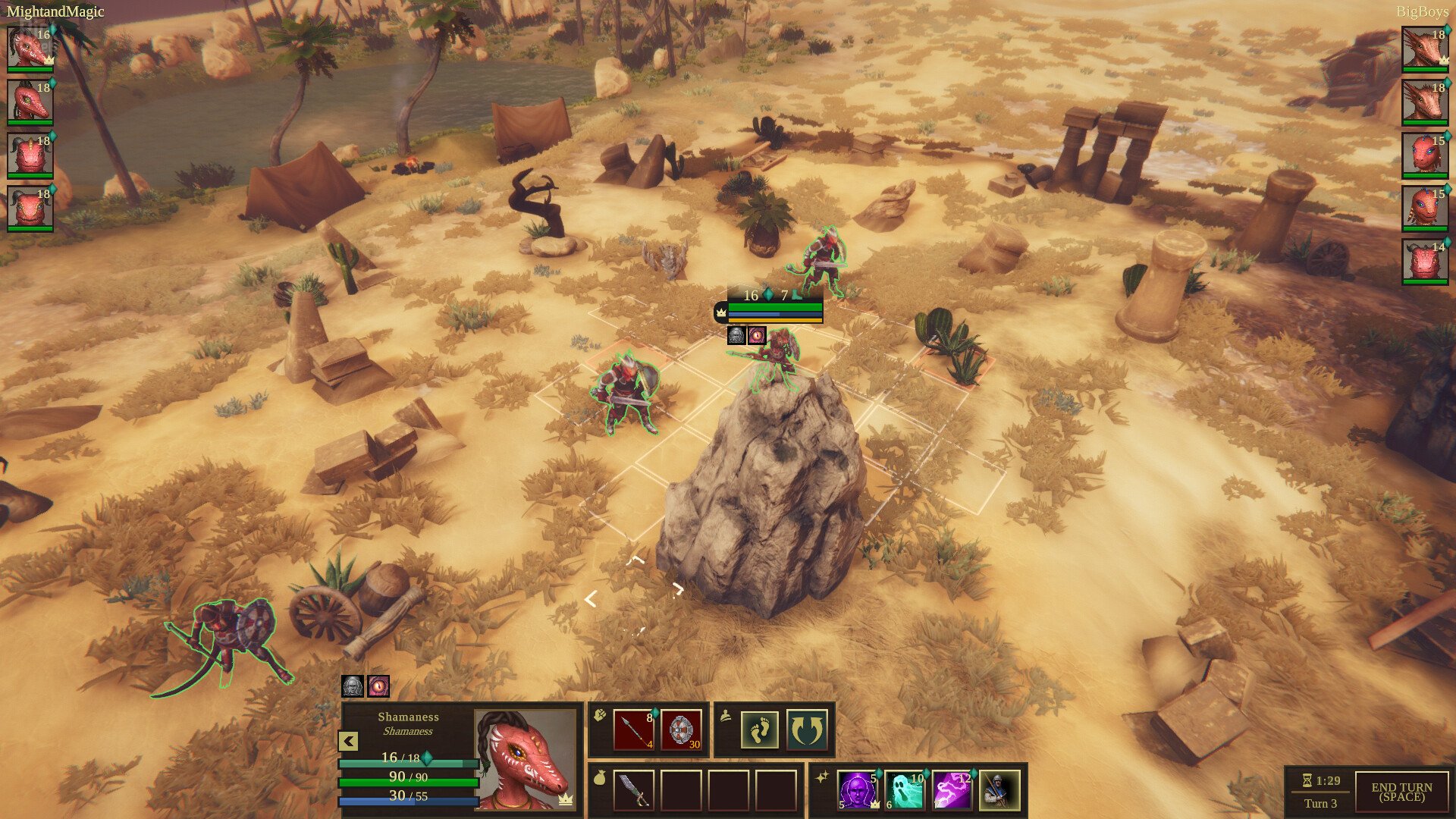
Task: Cast the teal ghost spell
Action: 905,790
